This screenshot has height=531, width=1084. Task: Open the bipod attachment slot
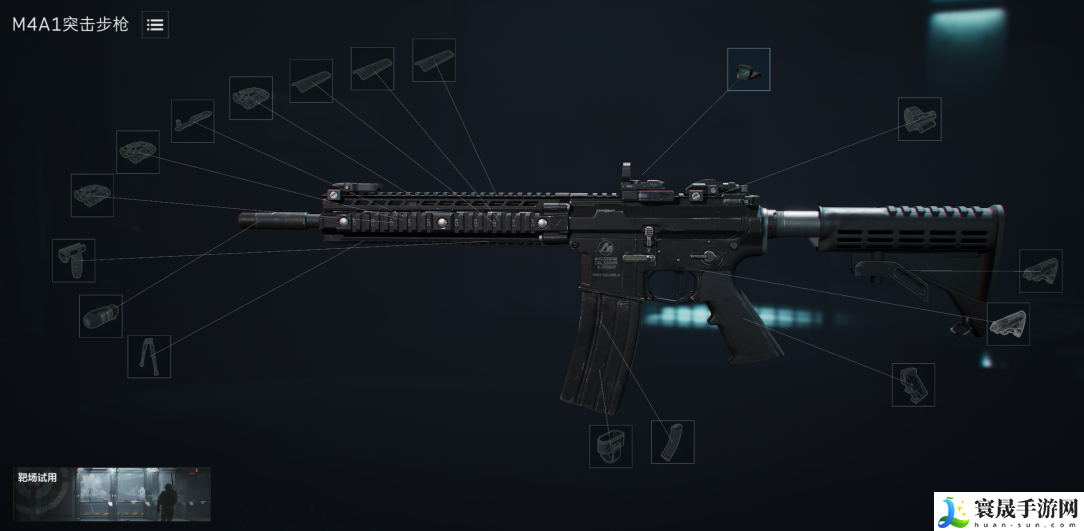pos(149,356)
